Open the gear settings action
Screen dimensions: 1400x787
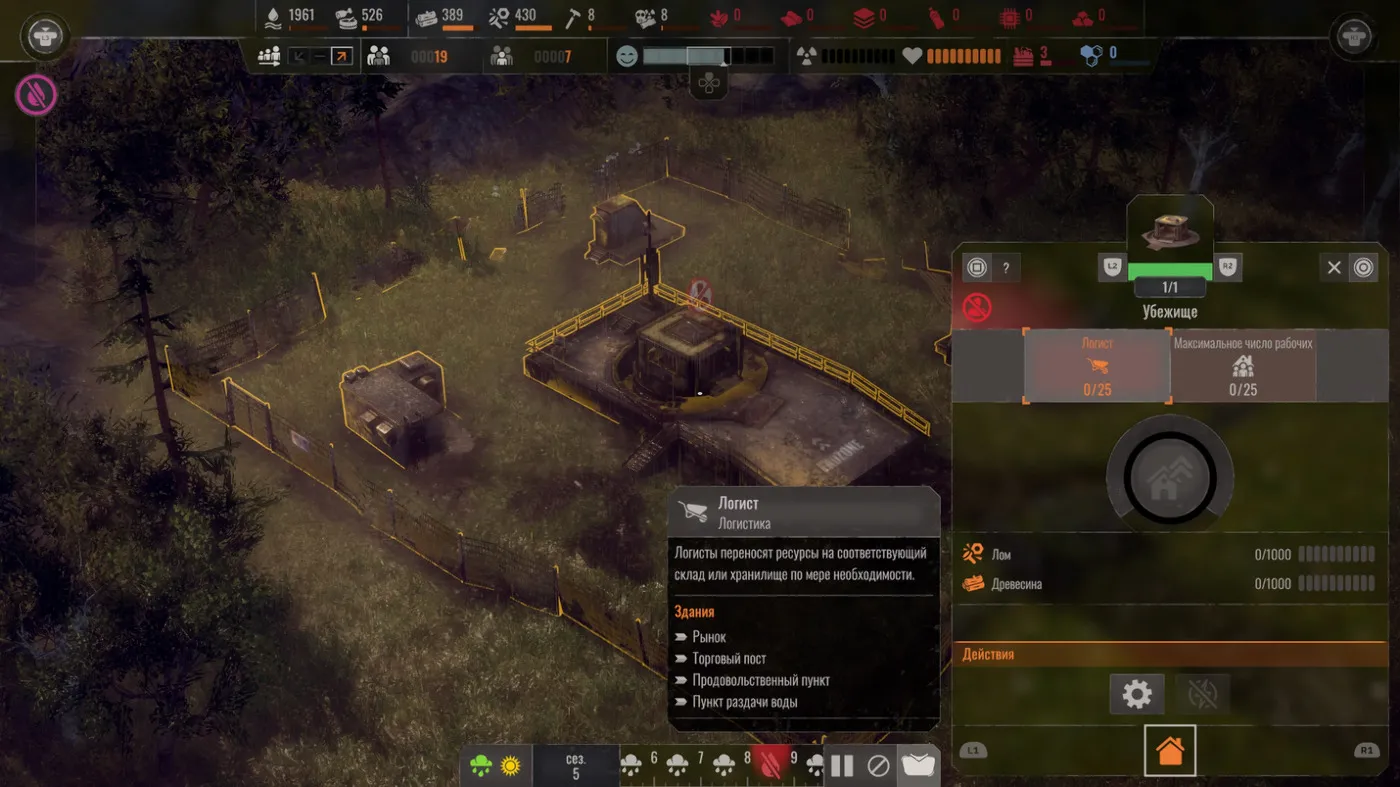click(x=1137, y=693)
